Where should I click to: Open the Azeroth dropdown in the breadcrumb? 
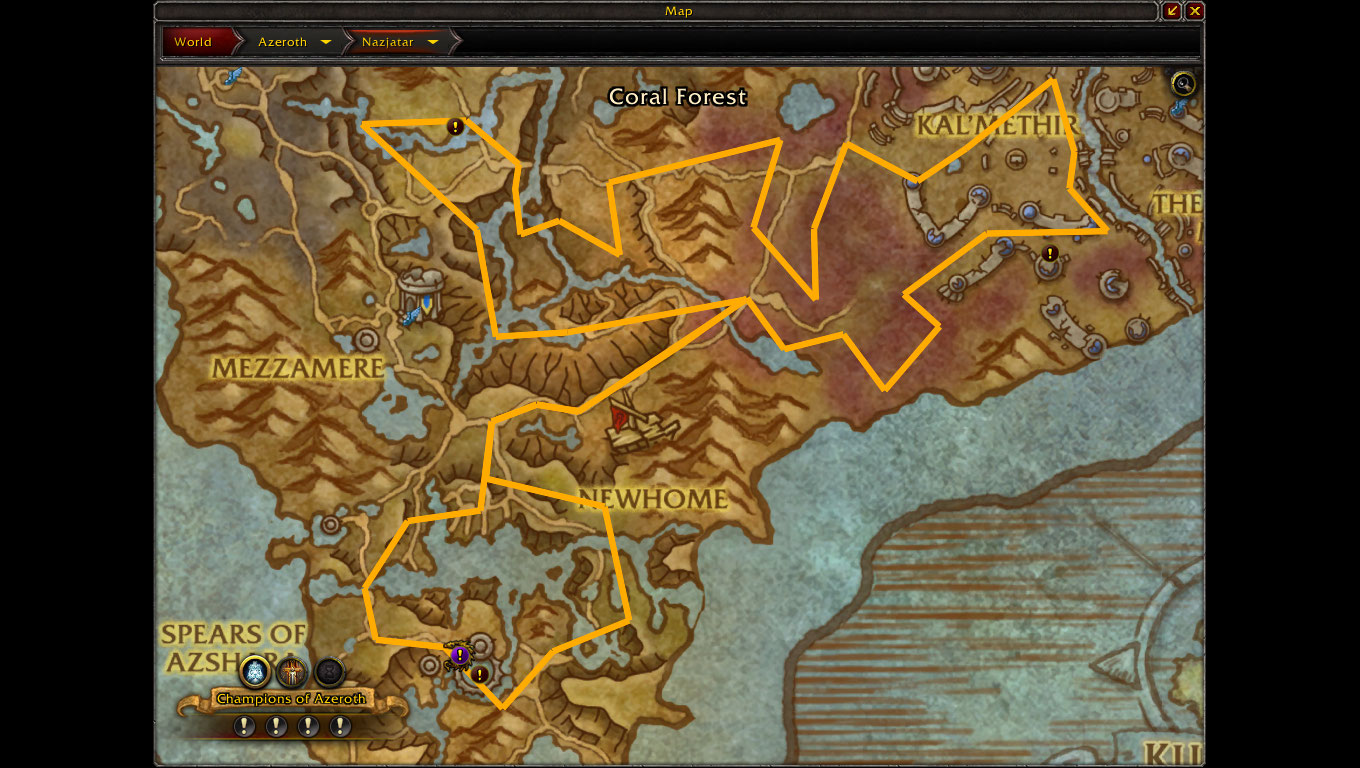pos(325,42)
